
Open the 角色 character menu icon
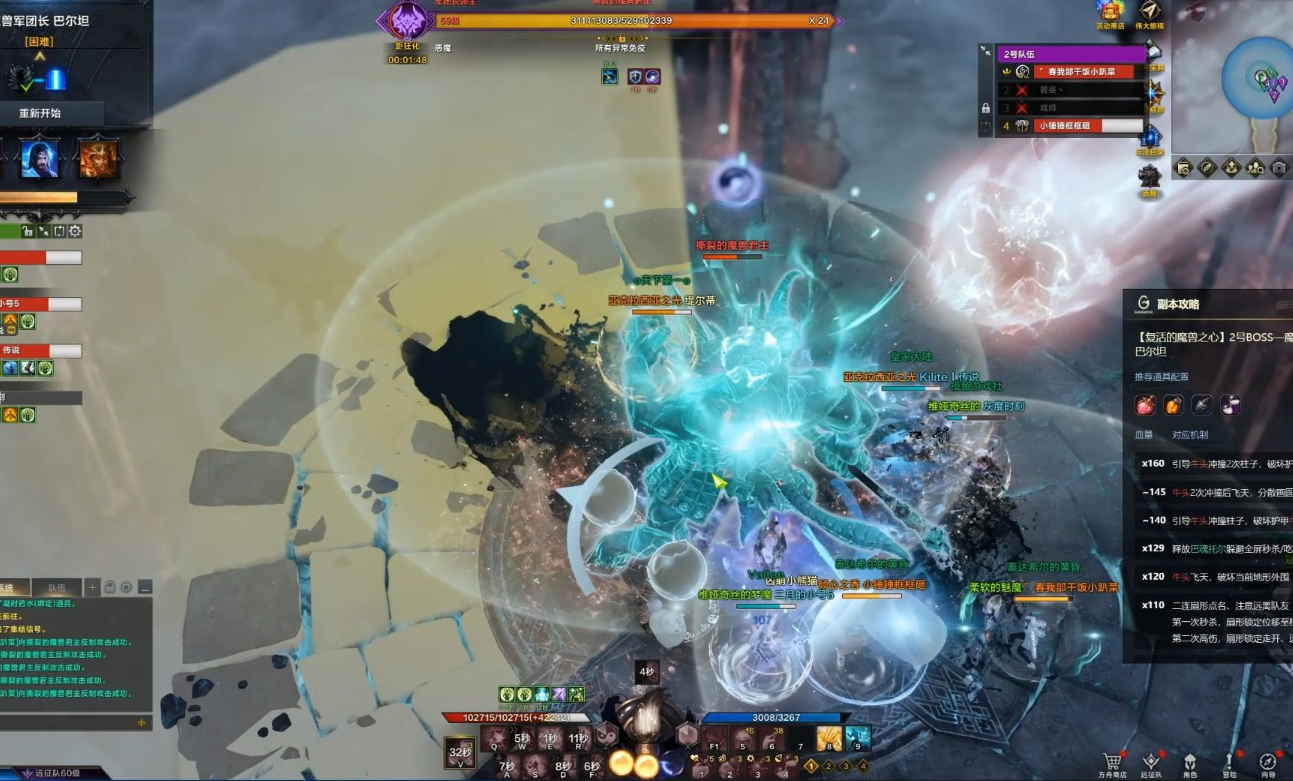[1190, 762]
